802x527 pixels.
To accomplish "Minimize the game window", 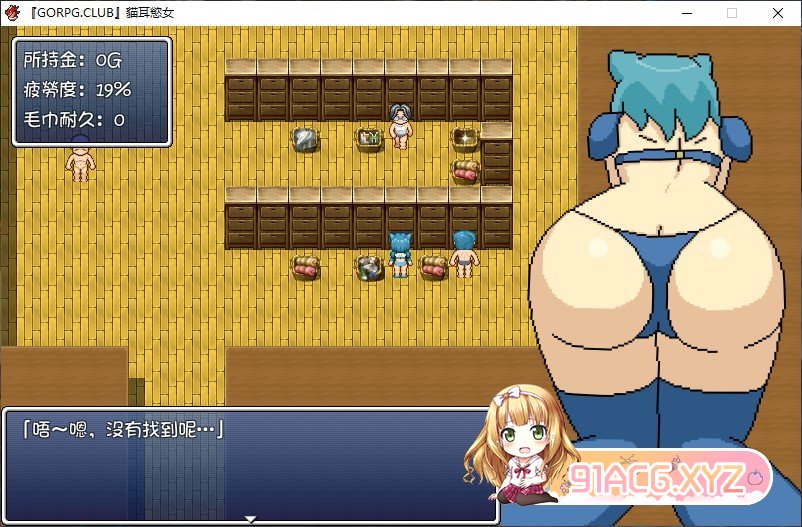I will pos(686,13).
